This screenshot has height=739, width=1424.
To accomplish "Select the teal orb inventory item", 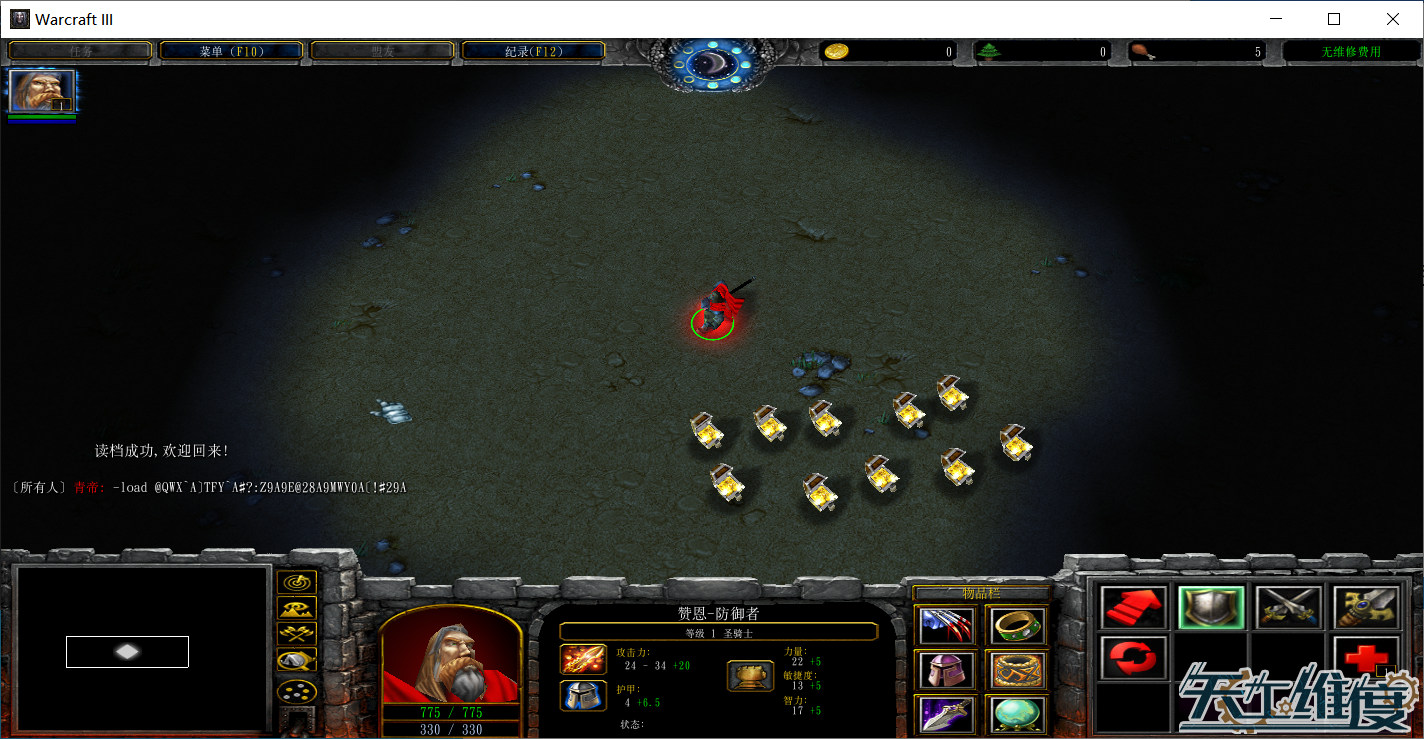I will 1019,714.
